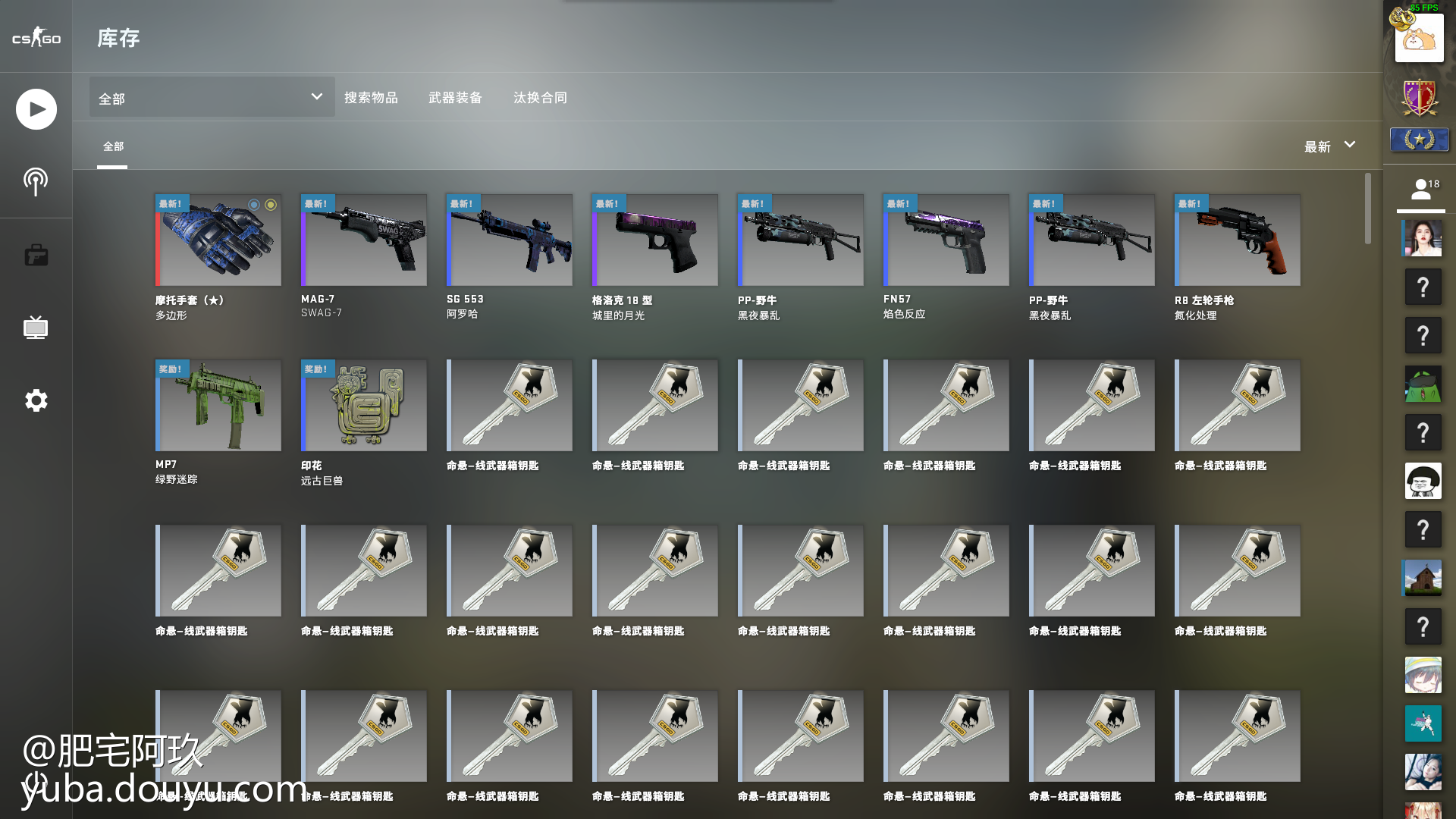Select the SG 553 阿罗哈 rifle
Screen dimensions: 1456x819
tap(510, 240)
